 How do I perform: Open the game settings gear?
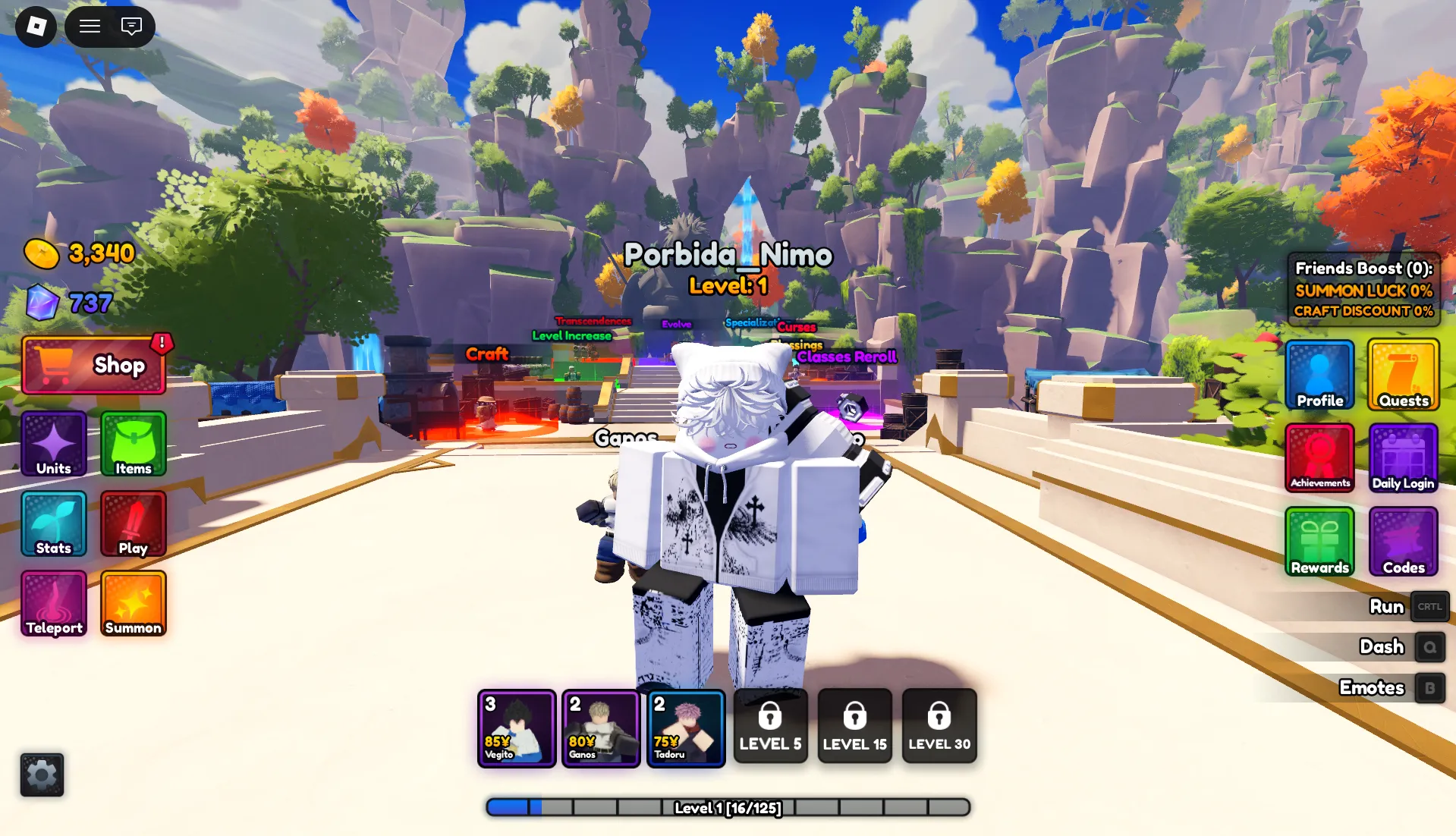[x=42, y=775]
